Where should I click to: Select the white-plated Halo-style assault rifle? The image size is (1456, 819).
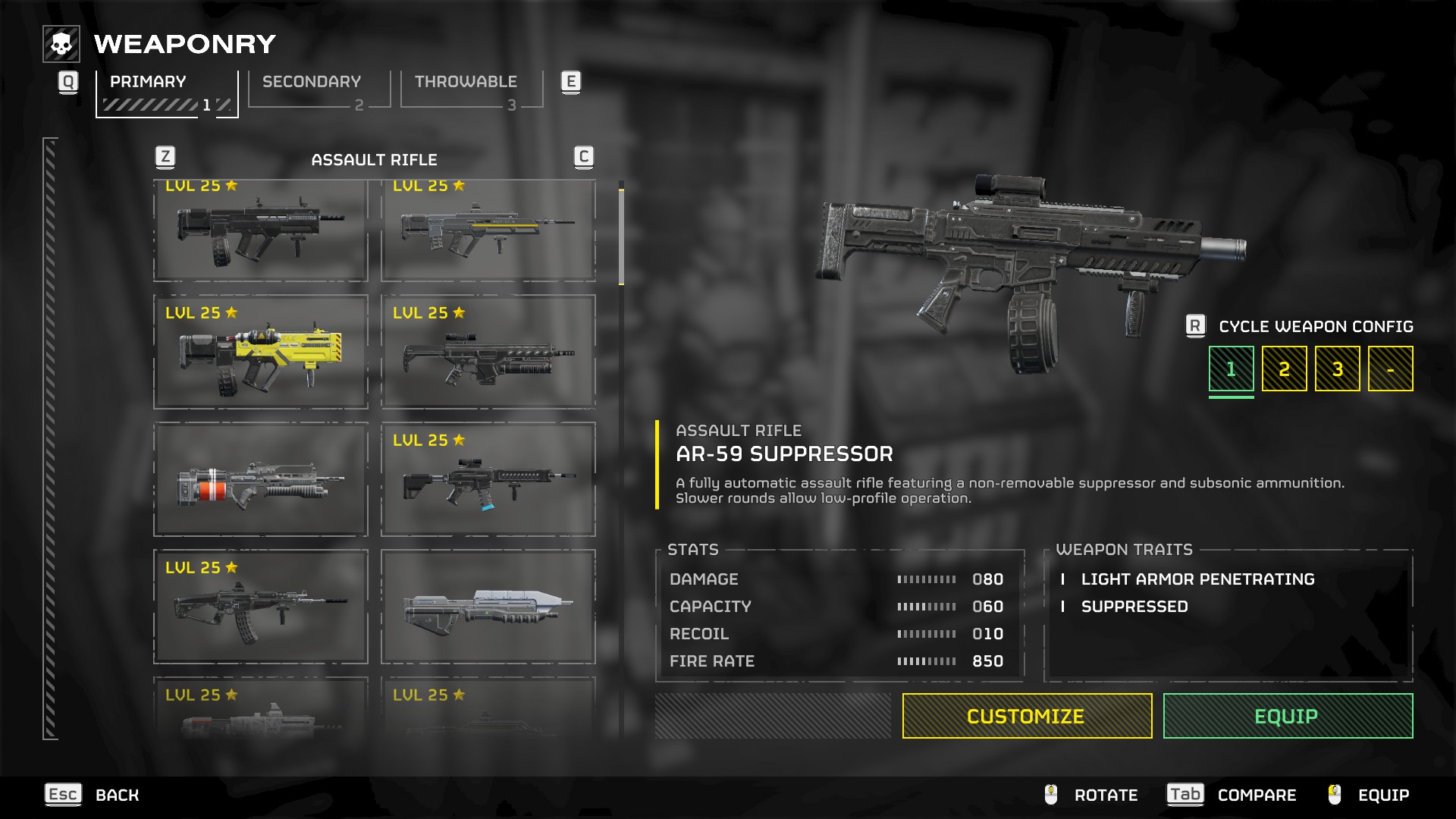488,607
